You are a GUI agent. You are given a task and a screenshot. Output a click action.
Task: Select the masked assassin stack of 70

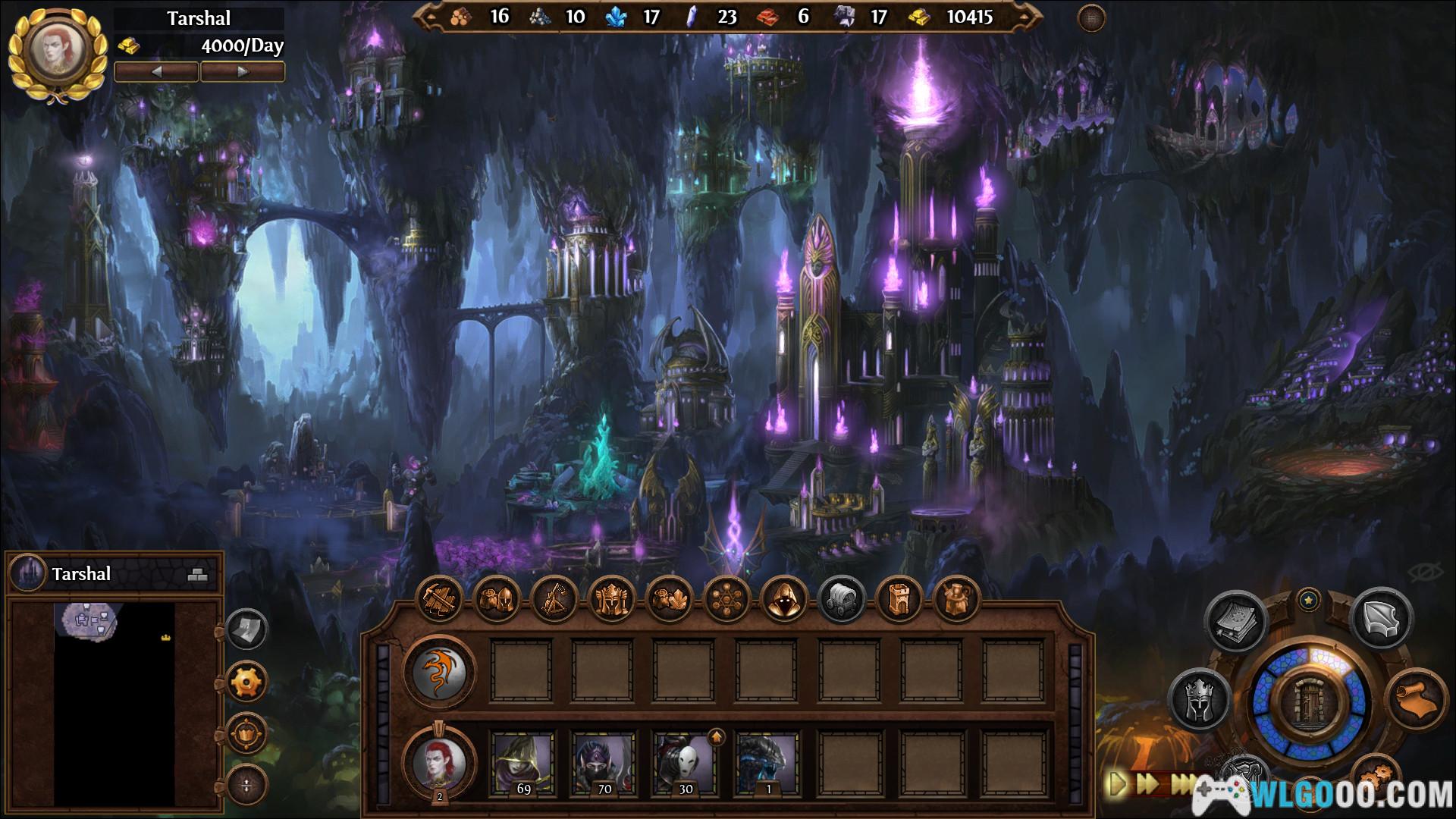[x=604, y=763]
